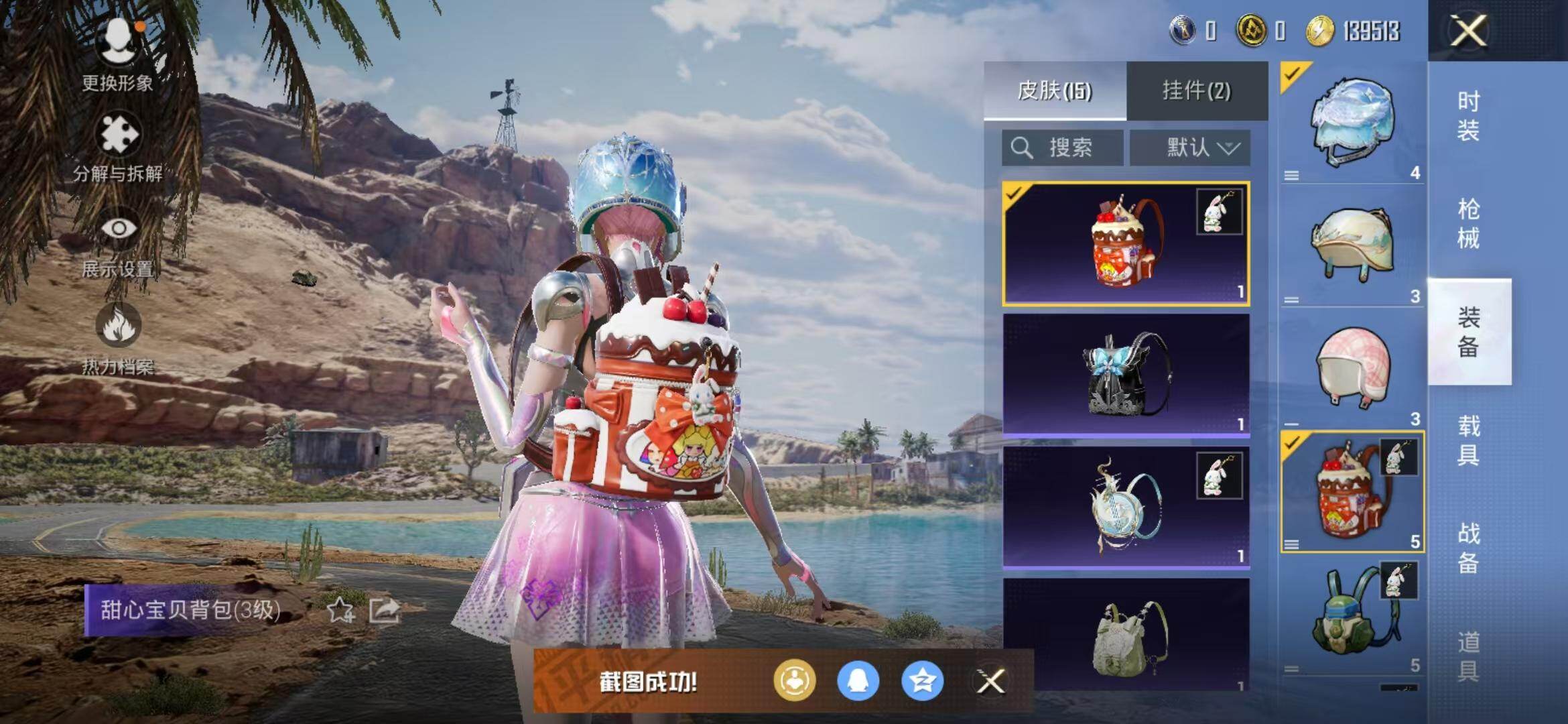The image size is (1568, 724).
Task: Select the pink helmet slot
Action: 1352,369
